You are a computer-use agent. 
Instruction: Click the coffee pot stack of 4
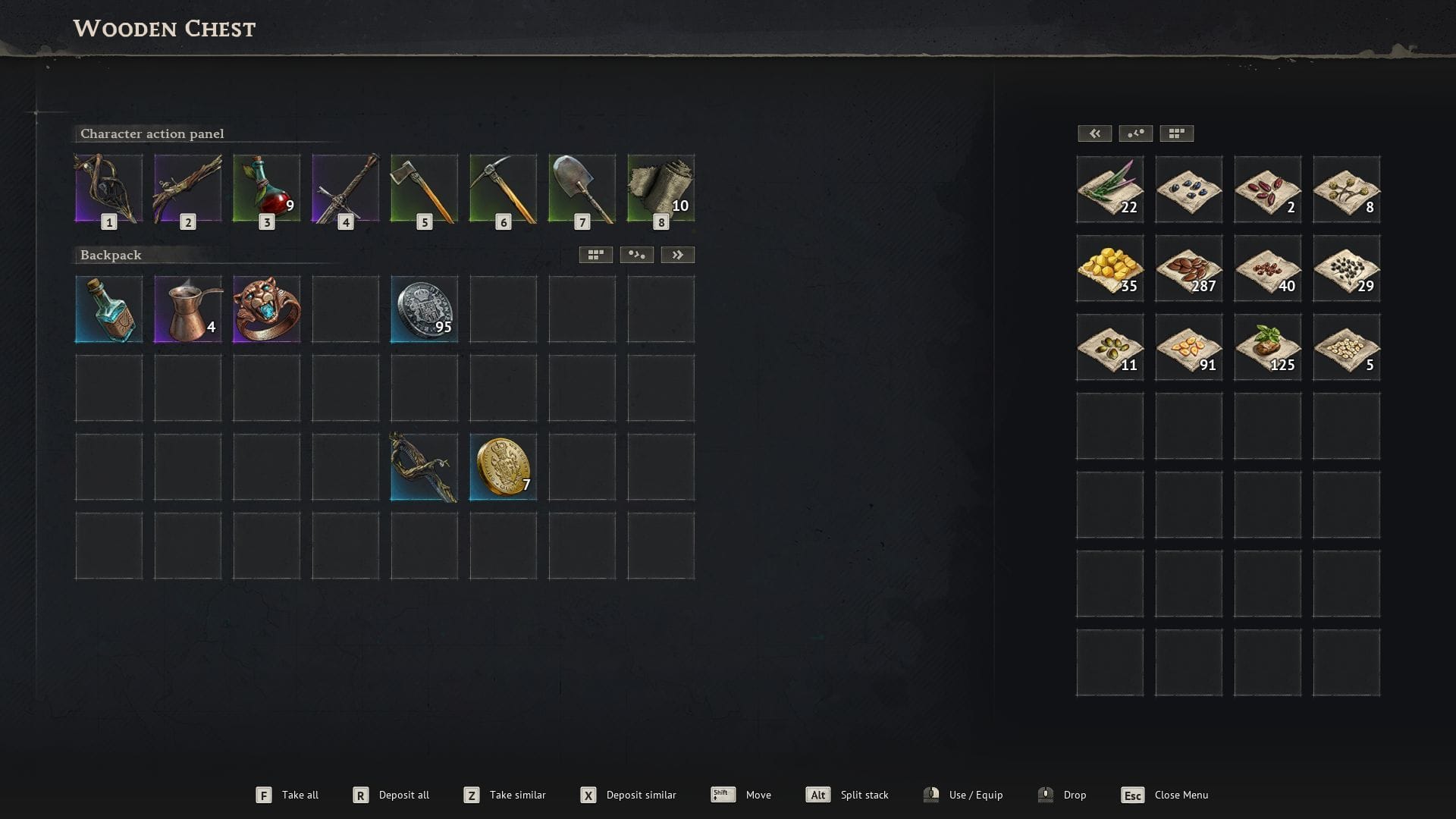click(x=187, y=309)
